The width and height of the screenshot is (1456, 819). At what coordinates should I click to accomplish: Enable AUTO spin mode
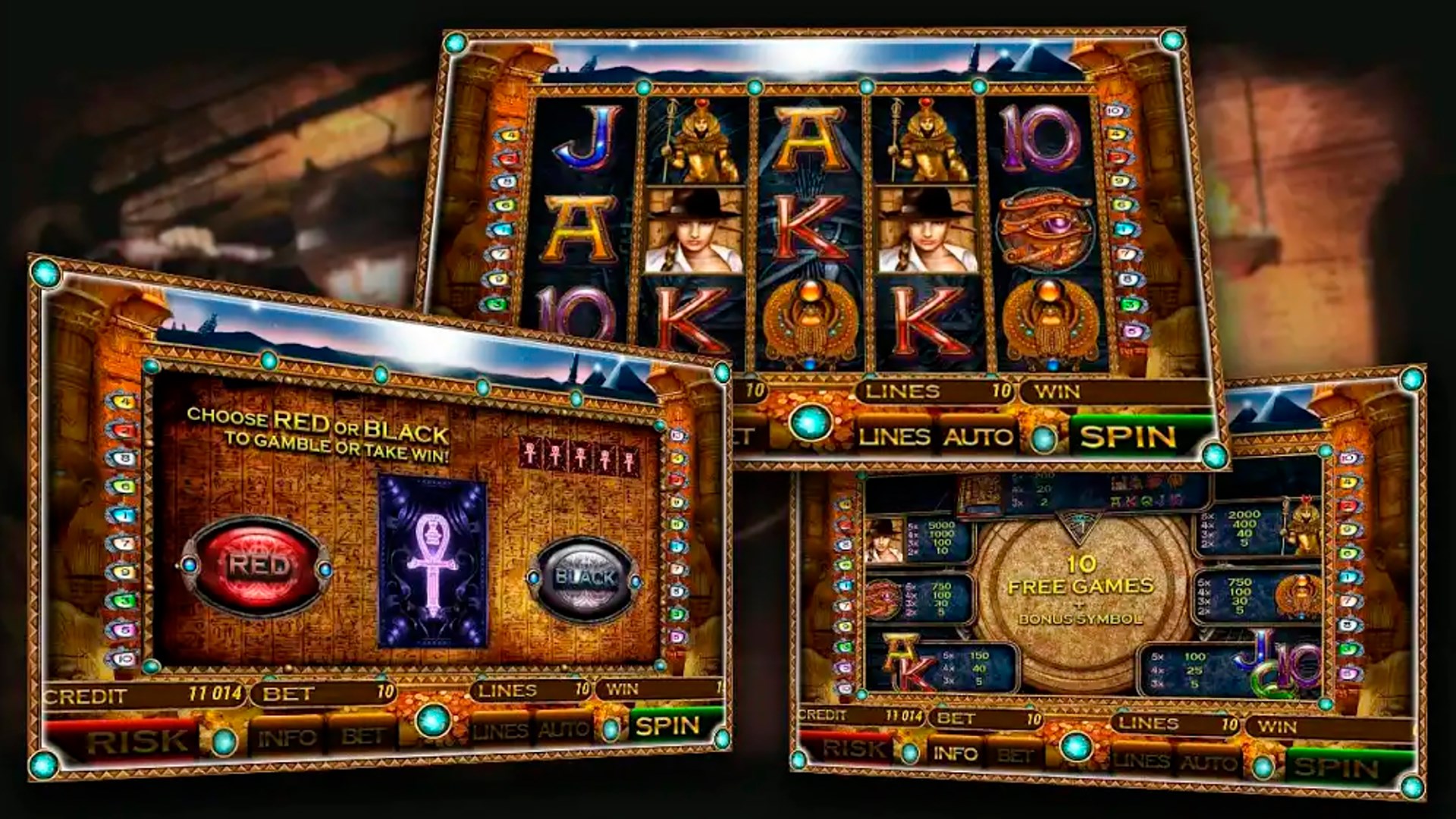point(978,436)
